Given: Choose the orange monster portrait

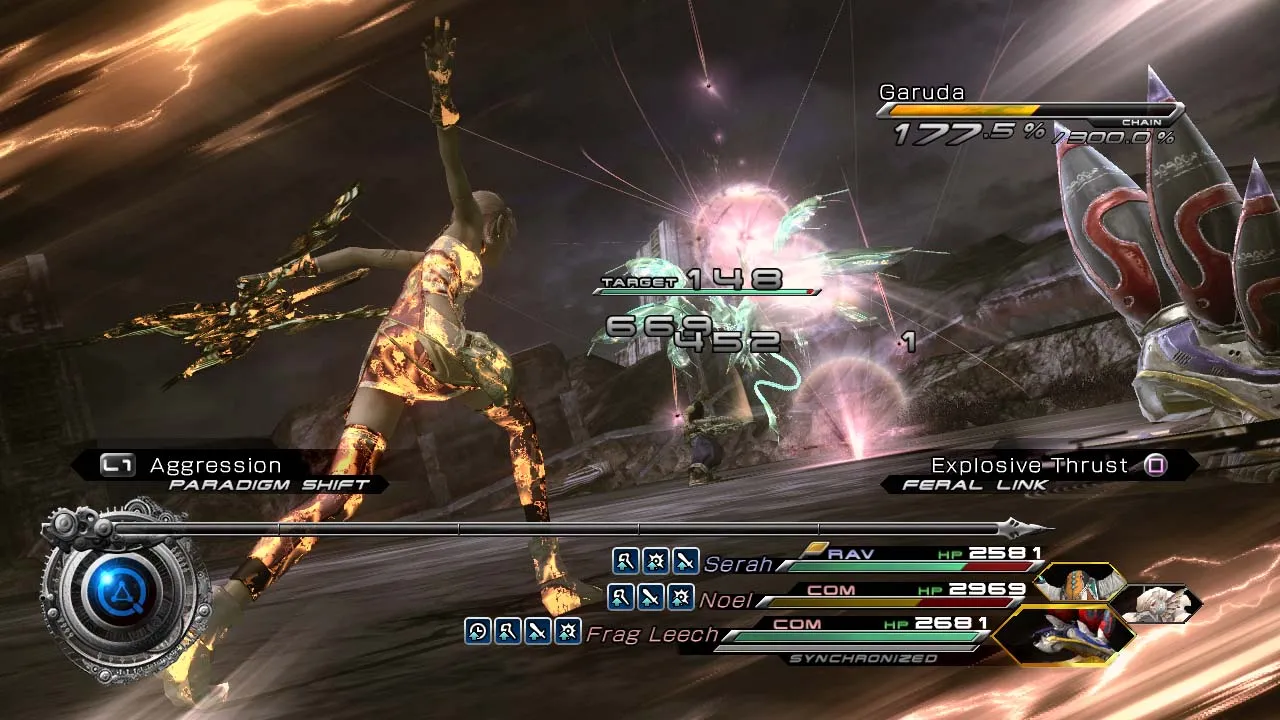Looking at the screenshot, I should [x=1082, y=583].
